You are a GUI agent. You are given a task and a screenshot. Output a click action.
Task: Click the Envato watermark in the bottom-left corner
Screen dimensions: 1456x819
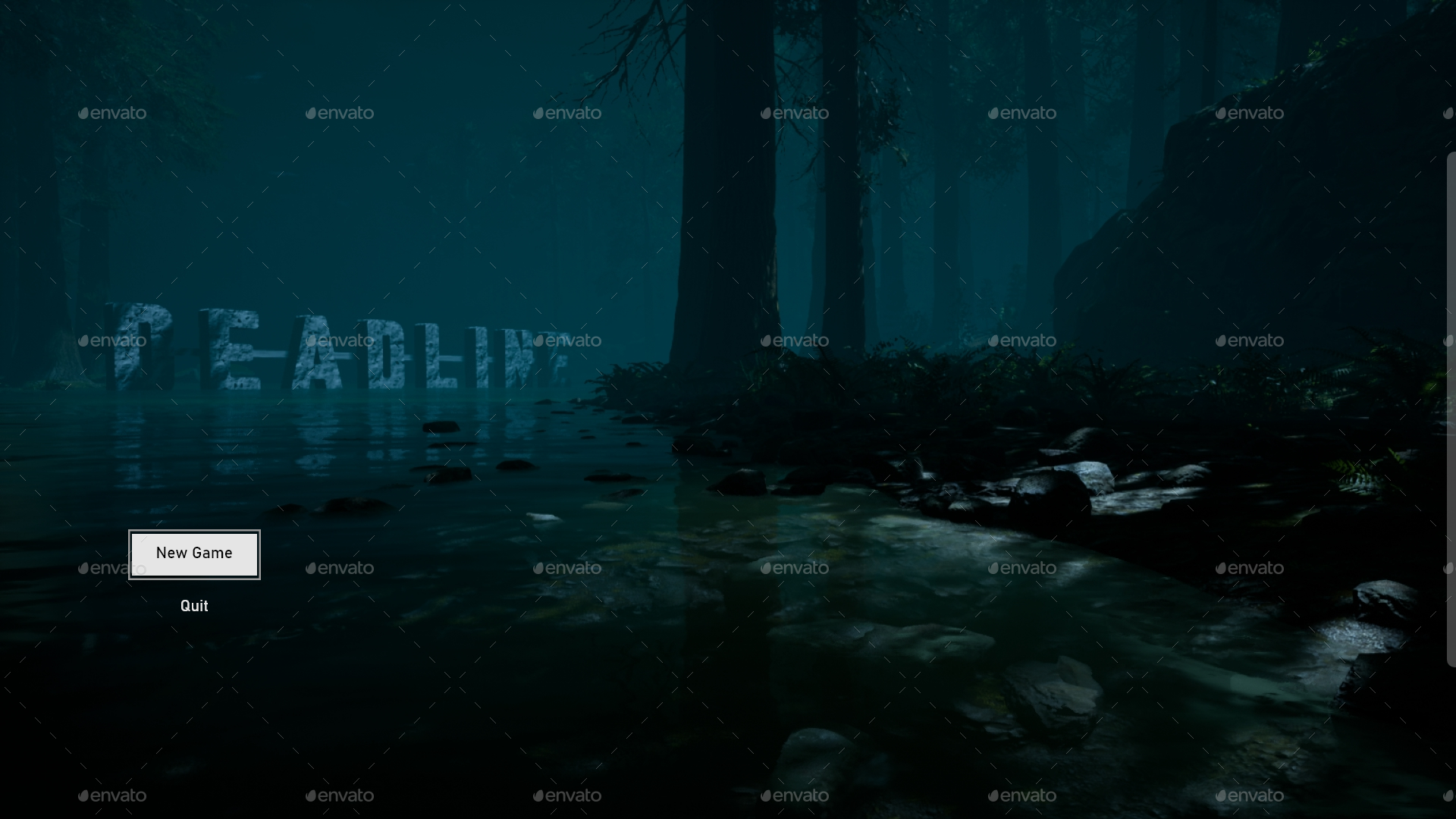(x=112, y=795)
